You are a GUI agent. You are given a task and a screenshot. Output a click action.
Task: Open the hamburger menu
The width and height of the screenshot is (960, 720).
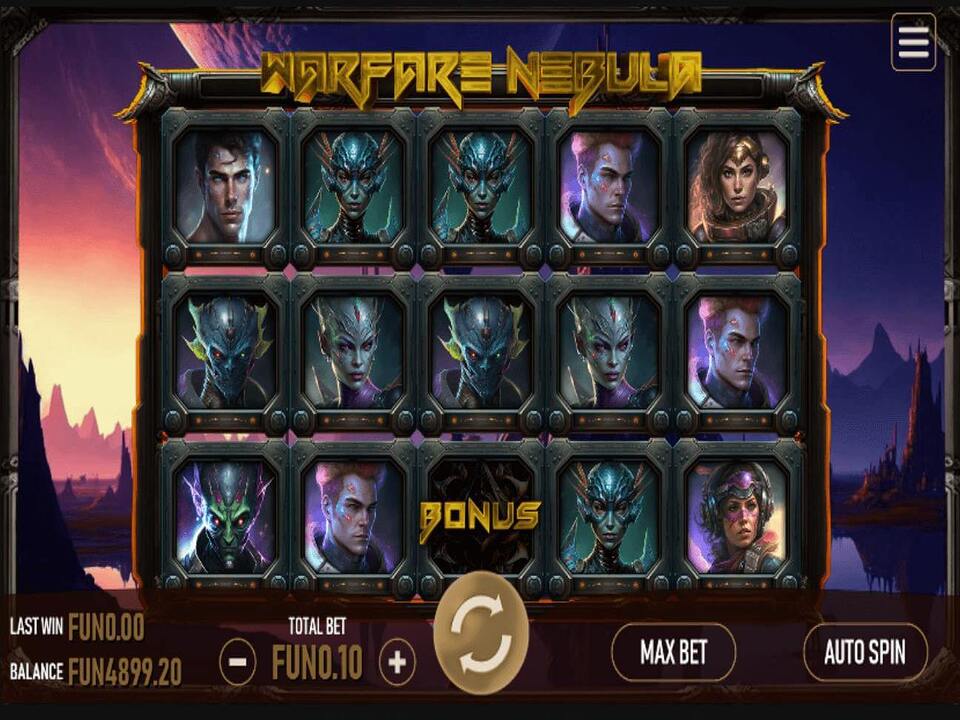pos(913,42)
